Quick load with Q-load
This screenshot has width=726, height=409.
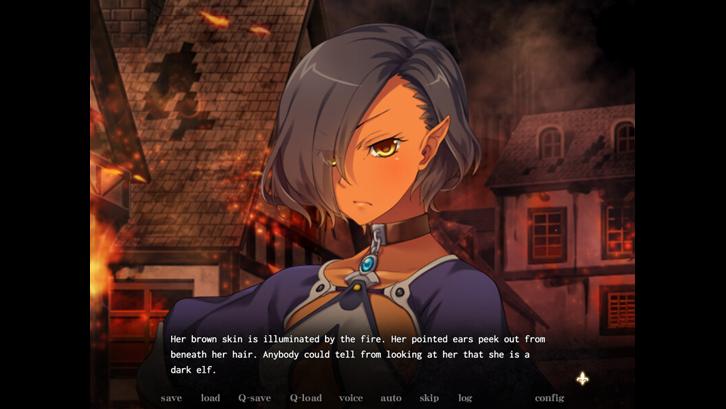[306, 398]
